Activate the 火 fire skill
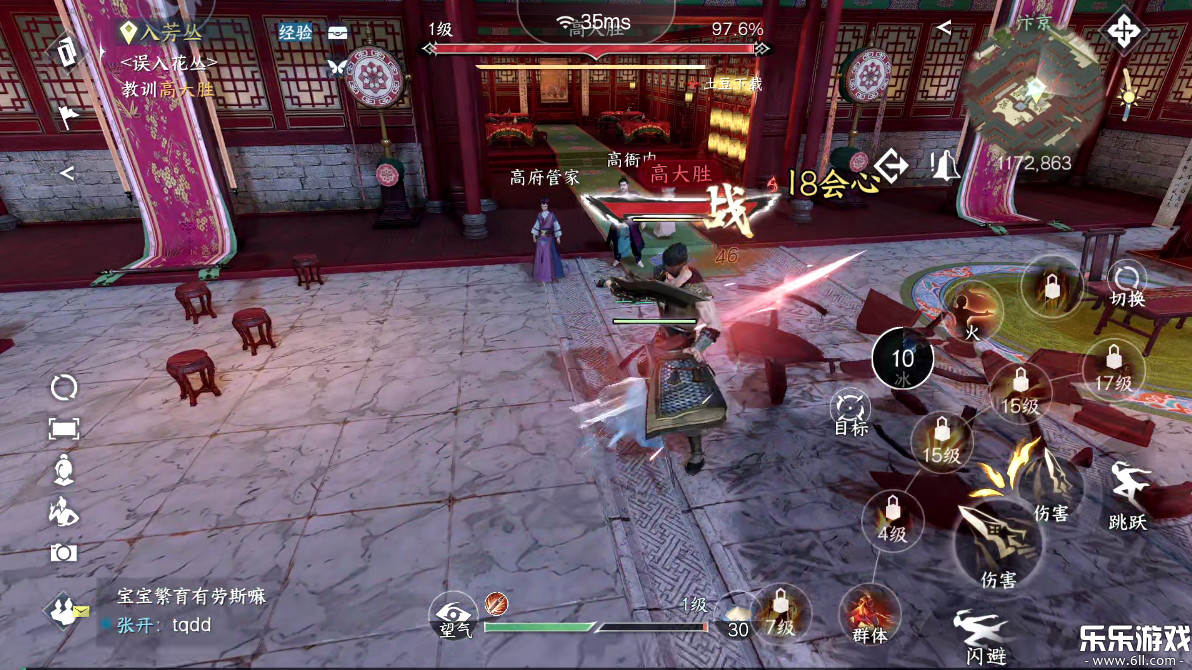The image size is (1192, 670). tap(970, 312)
